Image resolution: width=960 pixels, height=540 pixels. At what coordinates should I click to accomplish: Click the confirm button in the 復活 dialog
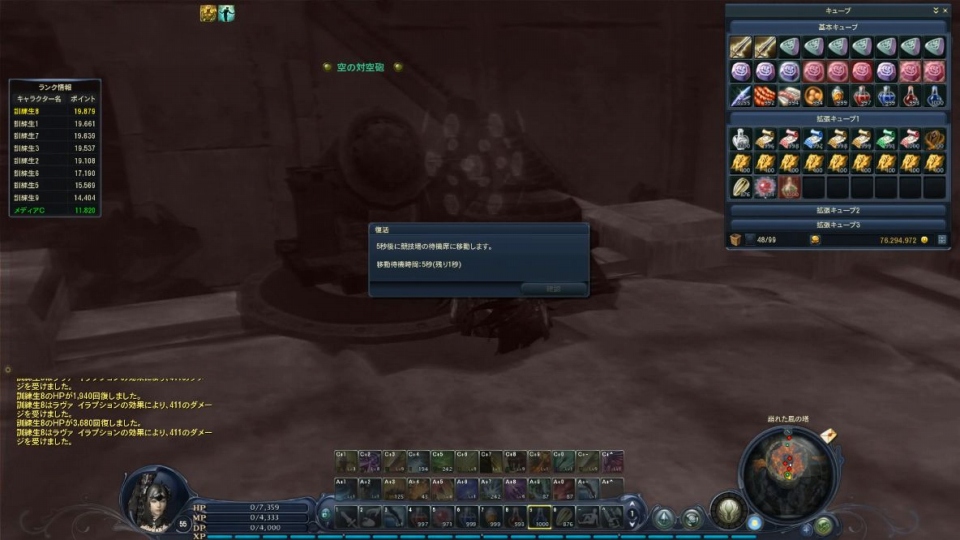553,288
